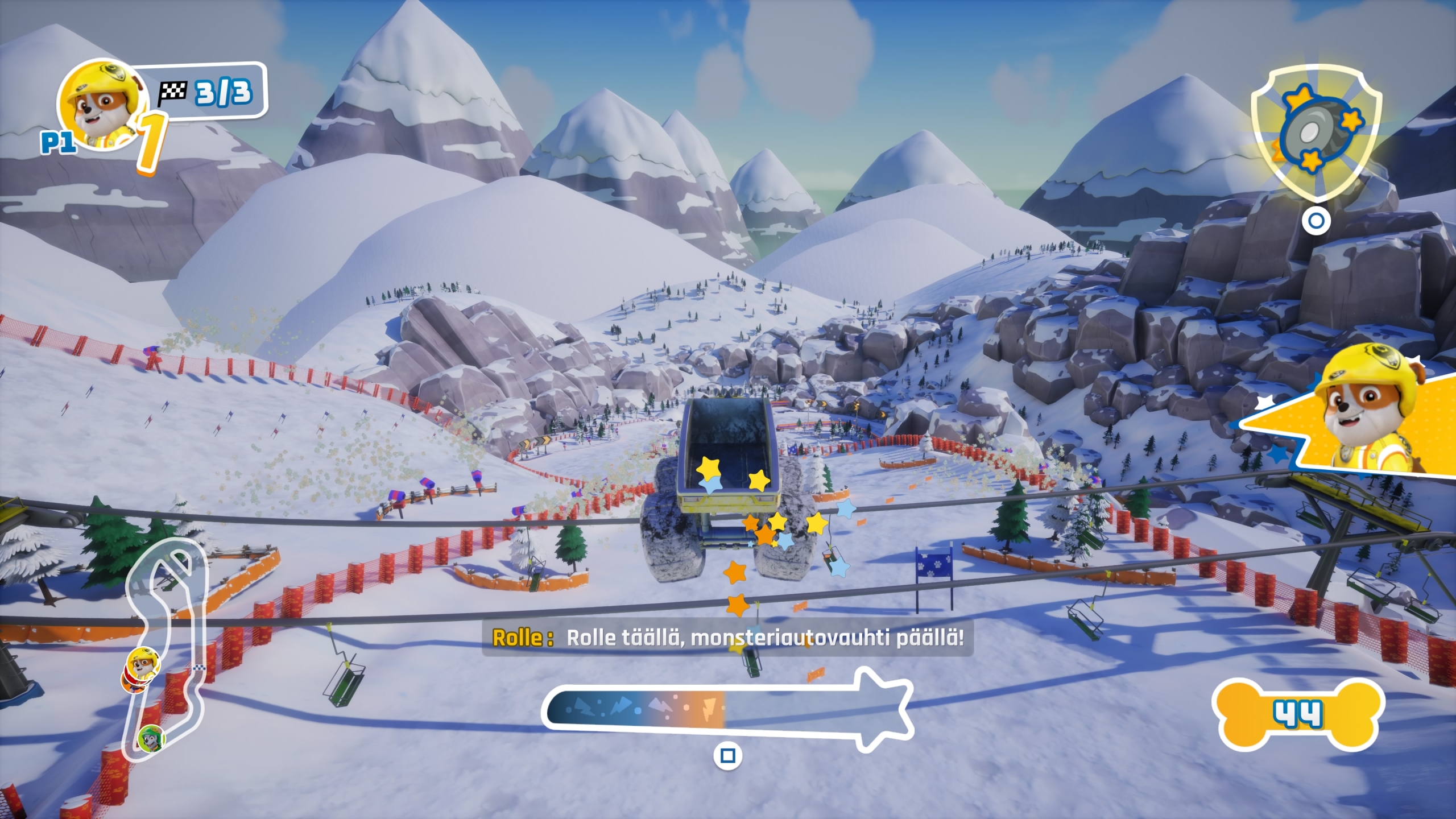1456x819 pixels.
Task: Click Rubble's marker on the minimap
Action: [143, 661]
